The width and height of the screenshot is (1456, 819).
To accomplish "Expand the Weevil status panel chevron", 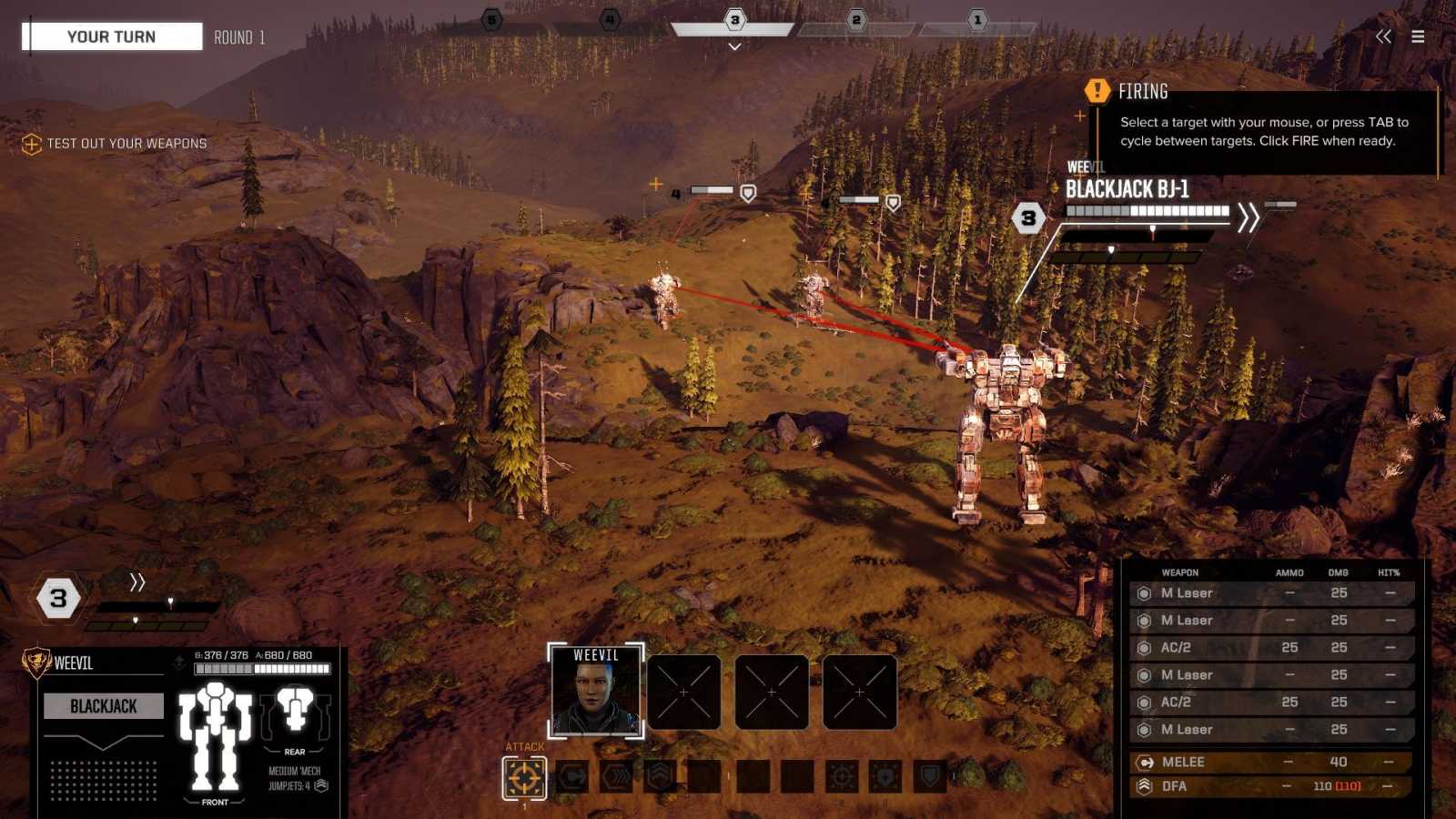I will click(137, 581).
